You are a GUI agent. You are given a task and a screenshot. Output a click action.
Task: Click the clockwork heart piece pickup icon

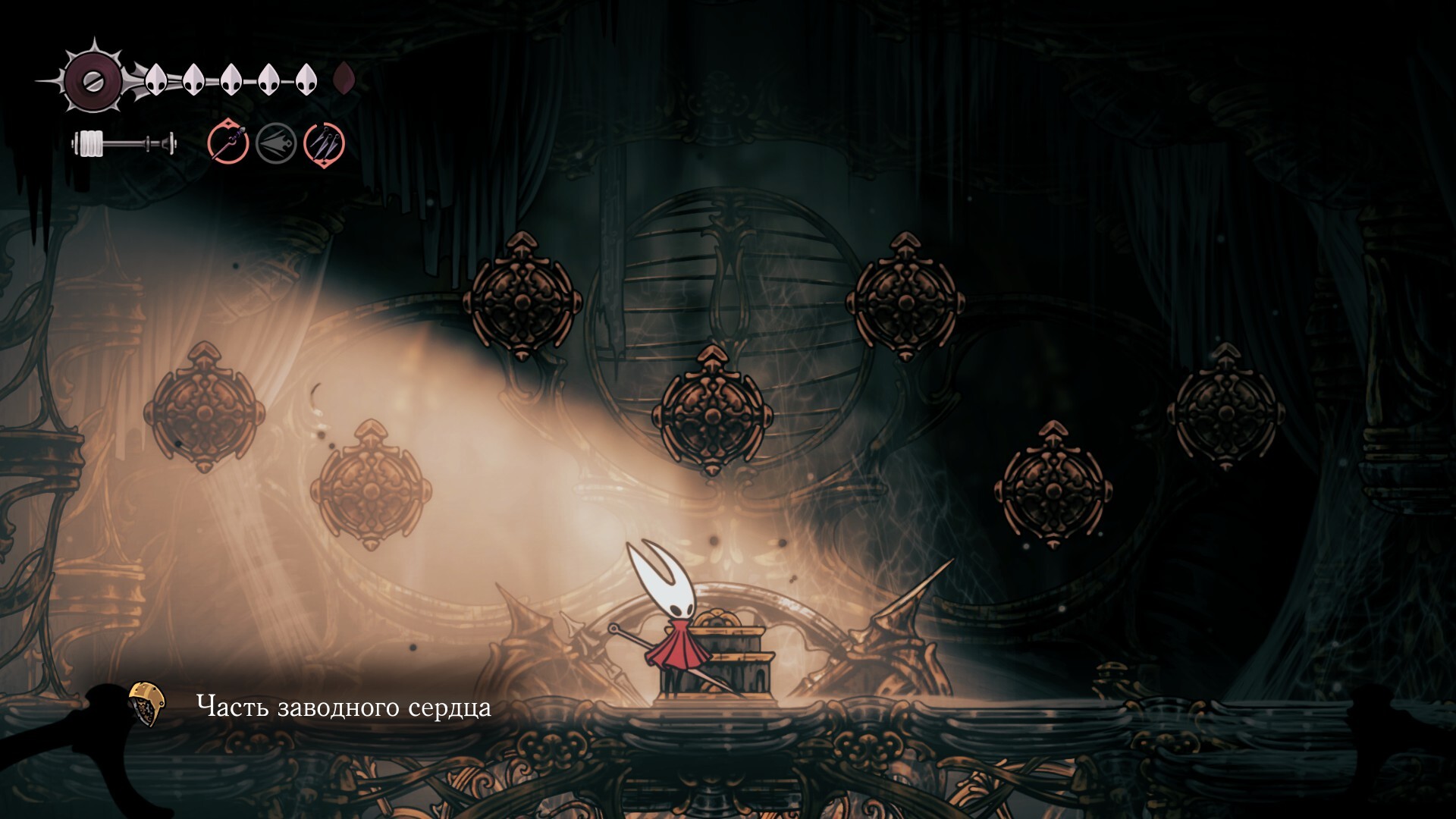[147, 704]
